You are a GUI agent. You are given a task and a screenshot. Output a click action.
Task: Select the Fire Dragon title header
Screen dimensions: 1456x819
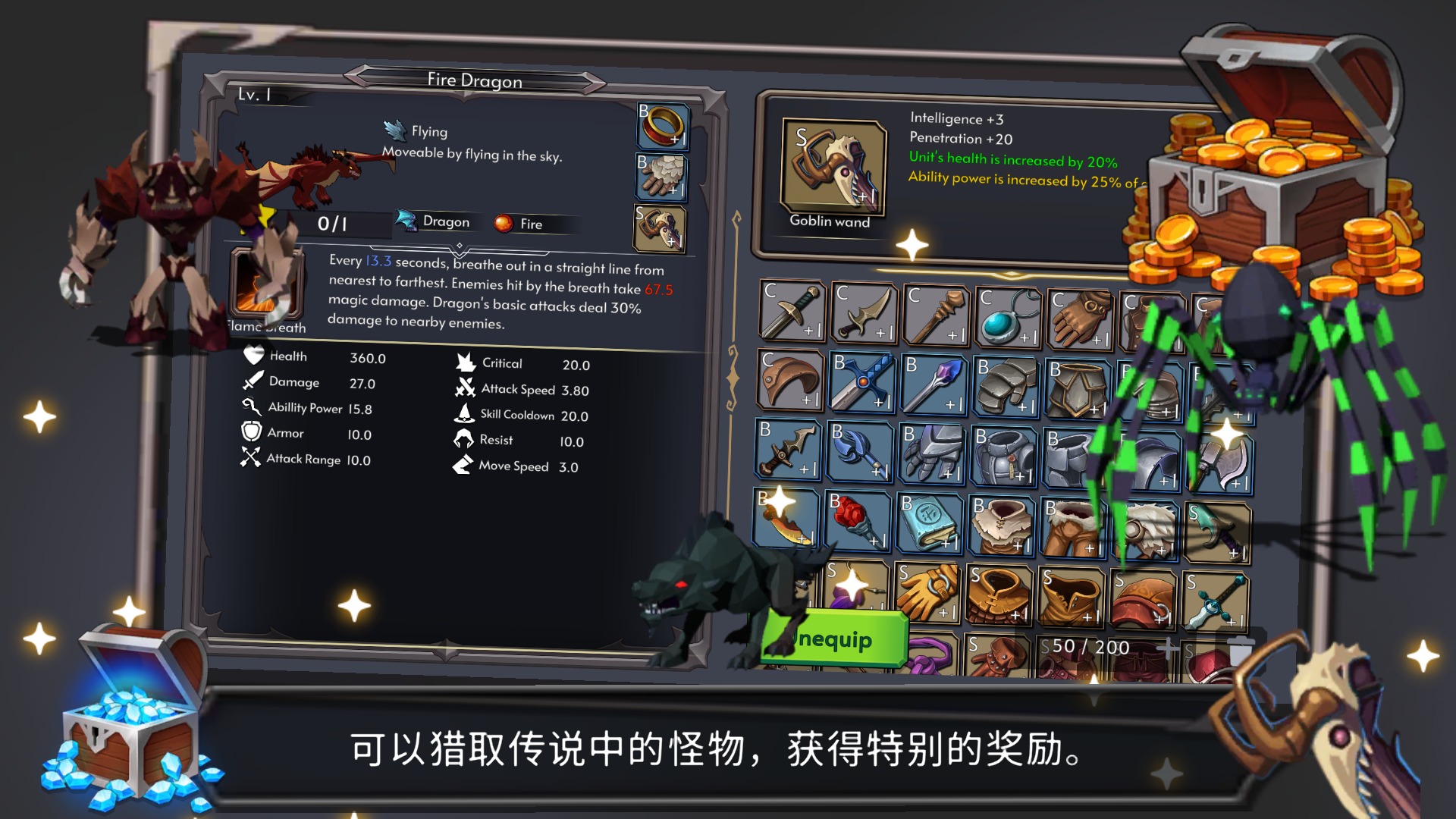coord(475,80)
